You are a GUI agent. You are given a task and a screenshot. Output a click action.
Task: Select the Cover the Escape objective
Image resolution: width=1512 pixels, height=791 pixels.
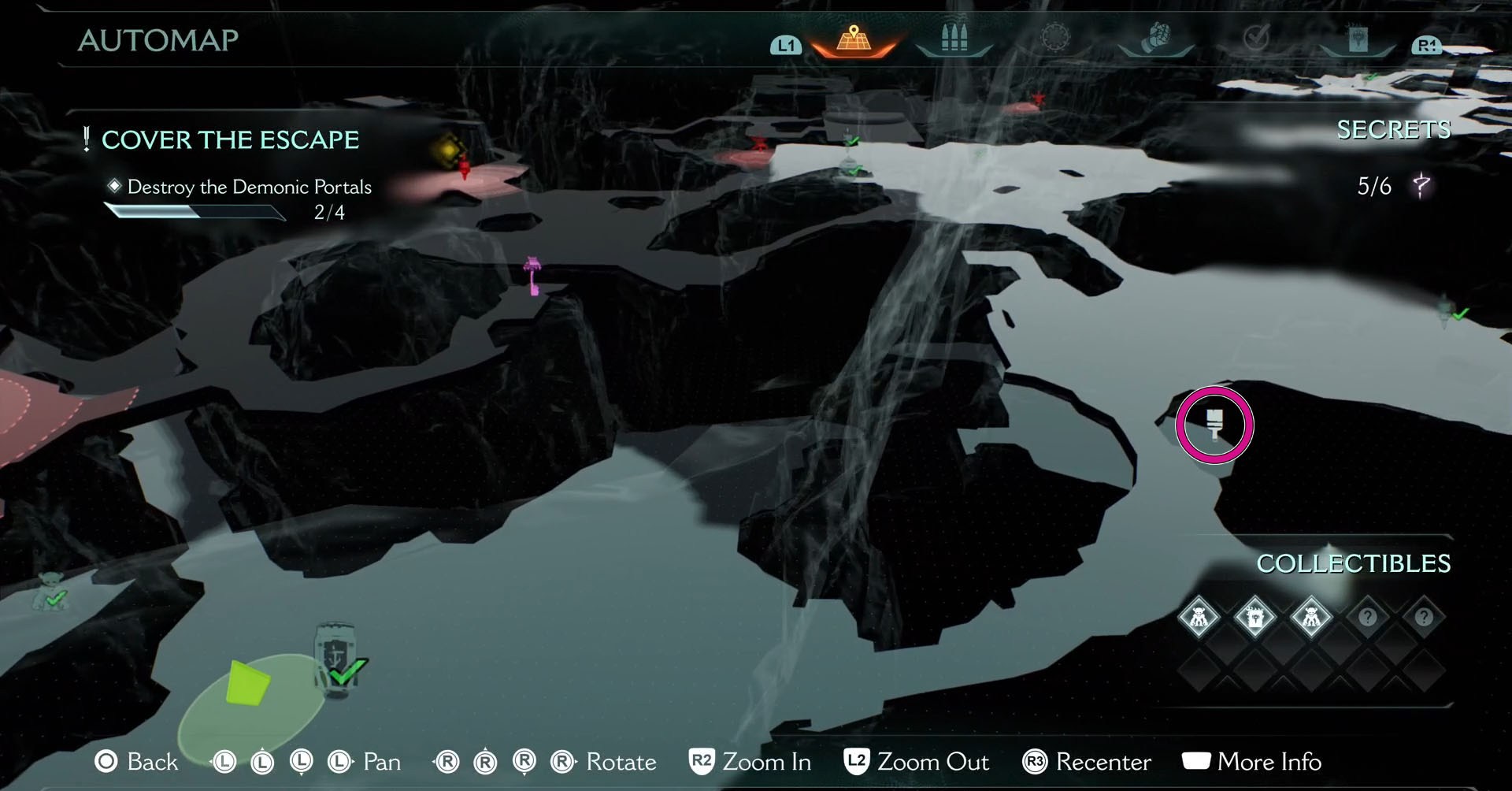[x=230, y=140]
